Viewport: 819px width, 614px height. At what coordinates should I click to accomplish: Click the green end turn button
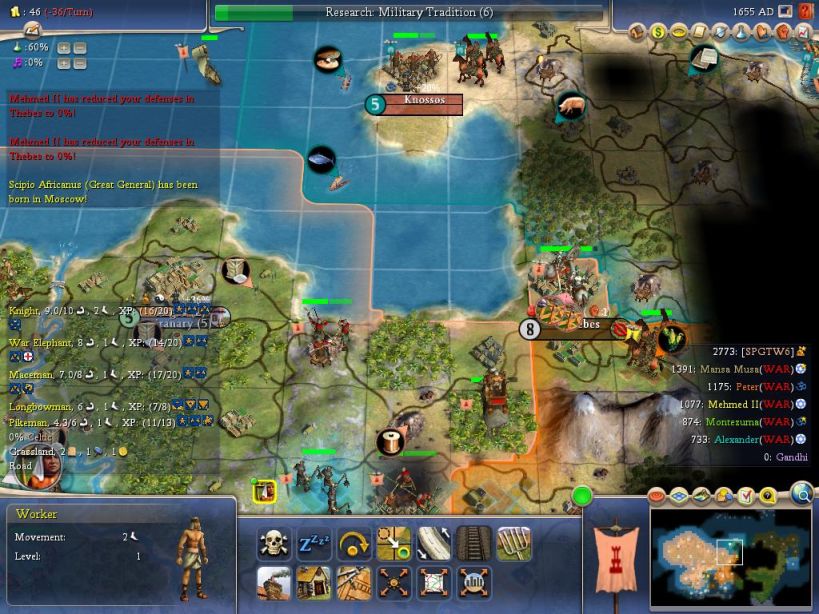tap(582, 495)
